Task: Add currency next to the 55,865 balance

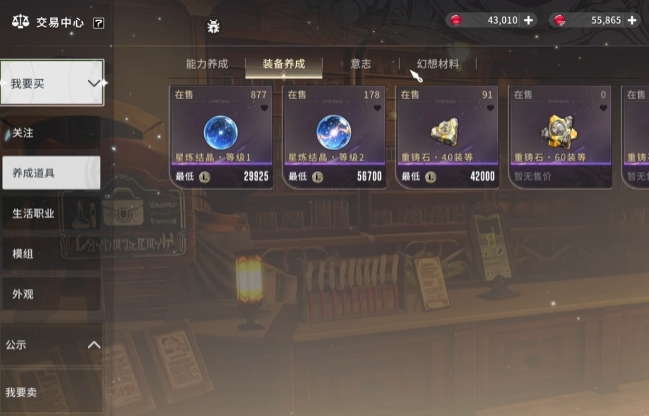Action: 632,20
